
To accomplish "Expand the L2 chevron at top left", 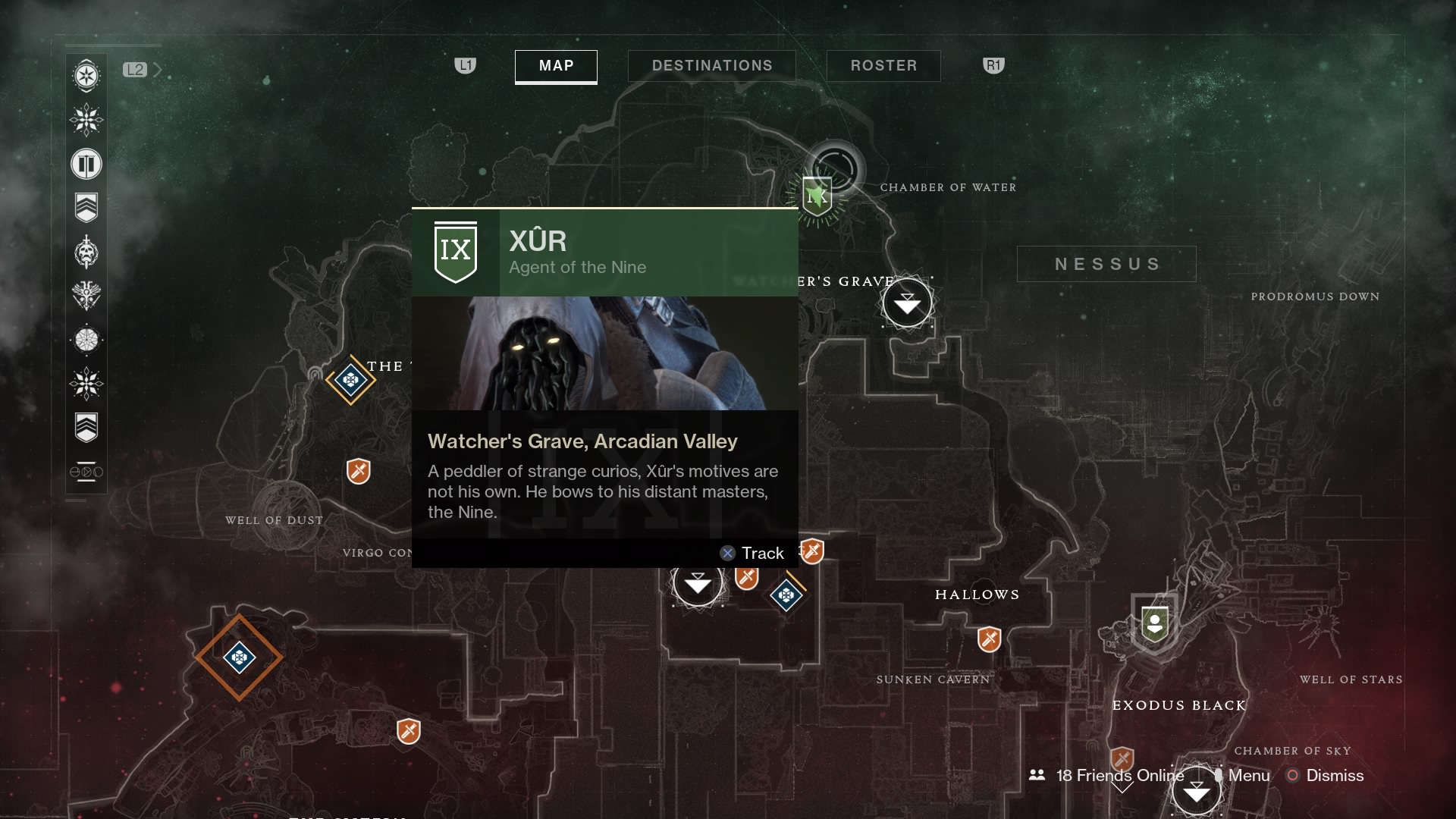I will point(157,69).
